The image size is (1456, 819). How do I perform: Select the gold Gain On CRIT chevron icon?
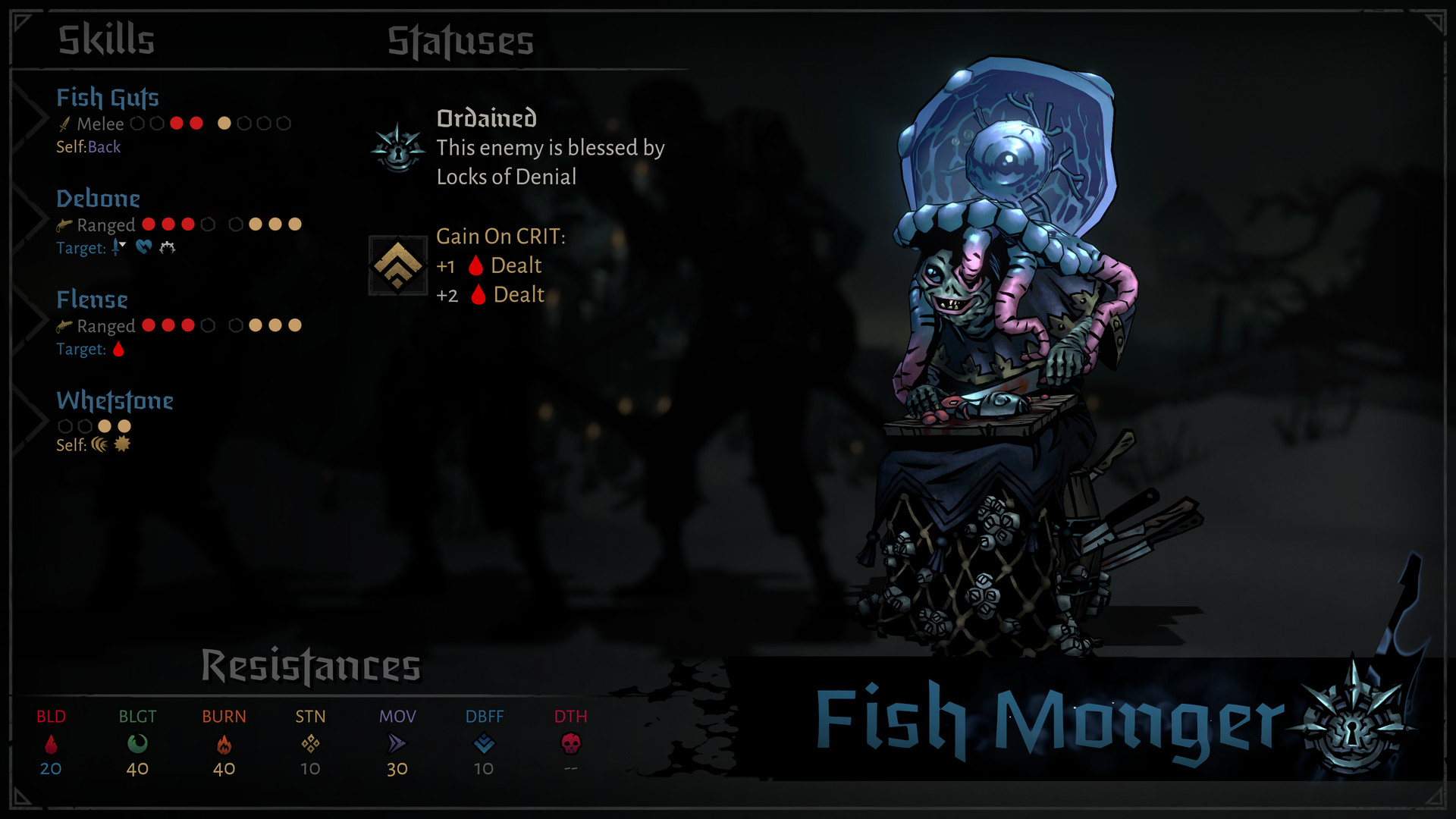398,265
